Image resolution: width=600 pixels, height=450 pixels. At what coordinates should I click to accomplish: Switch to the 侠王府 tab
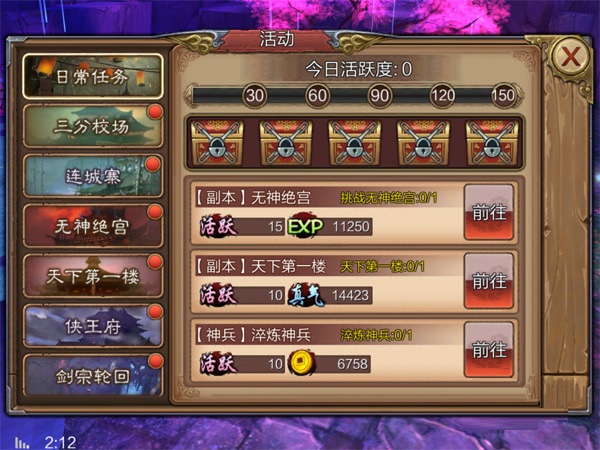(91, 327)
